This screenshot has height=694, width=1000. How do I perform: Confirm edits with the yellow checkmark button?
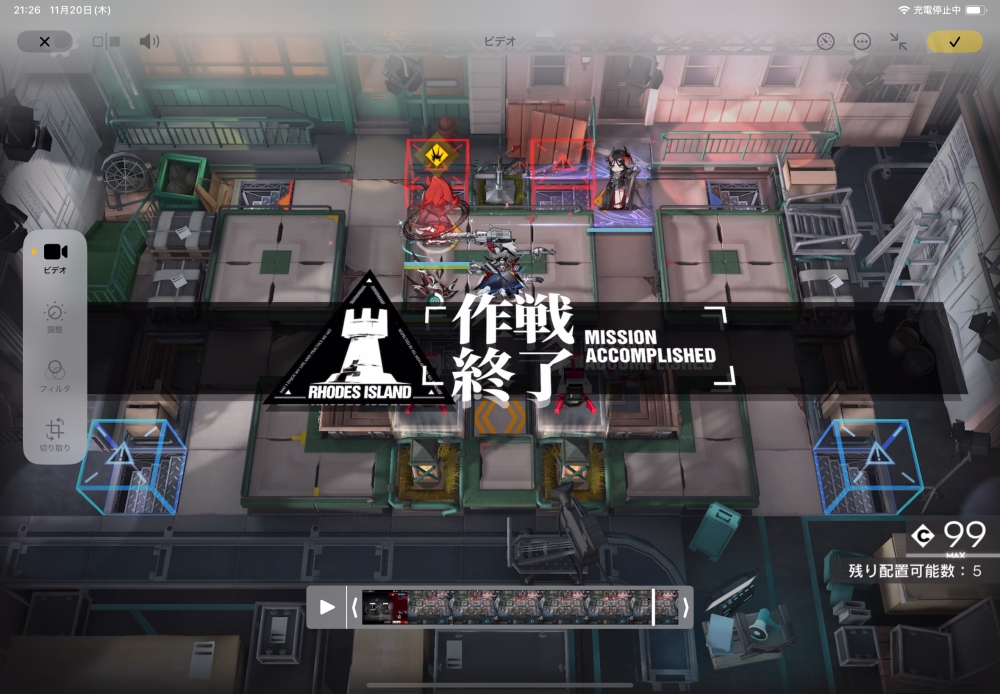click(954, 42)
